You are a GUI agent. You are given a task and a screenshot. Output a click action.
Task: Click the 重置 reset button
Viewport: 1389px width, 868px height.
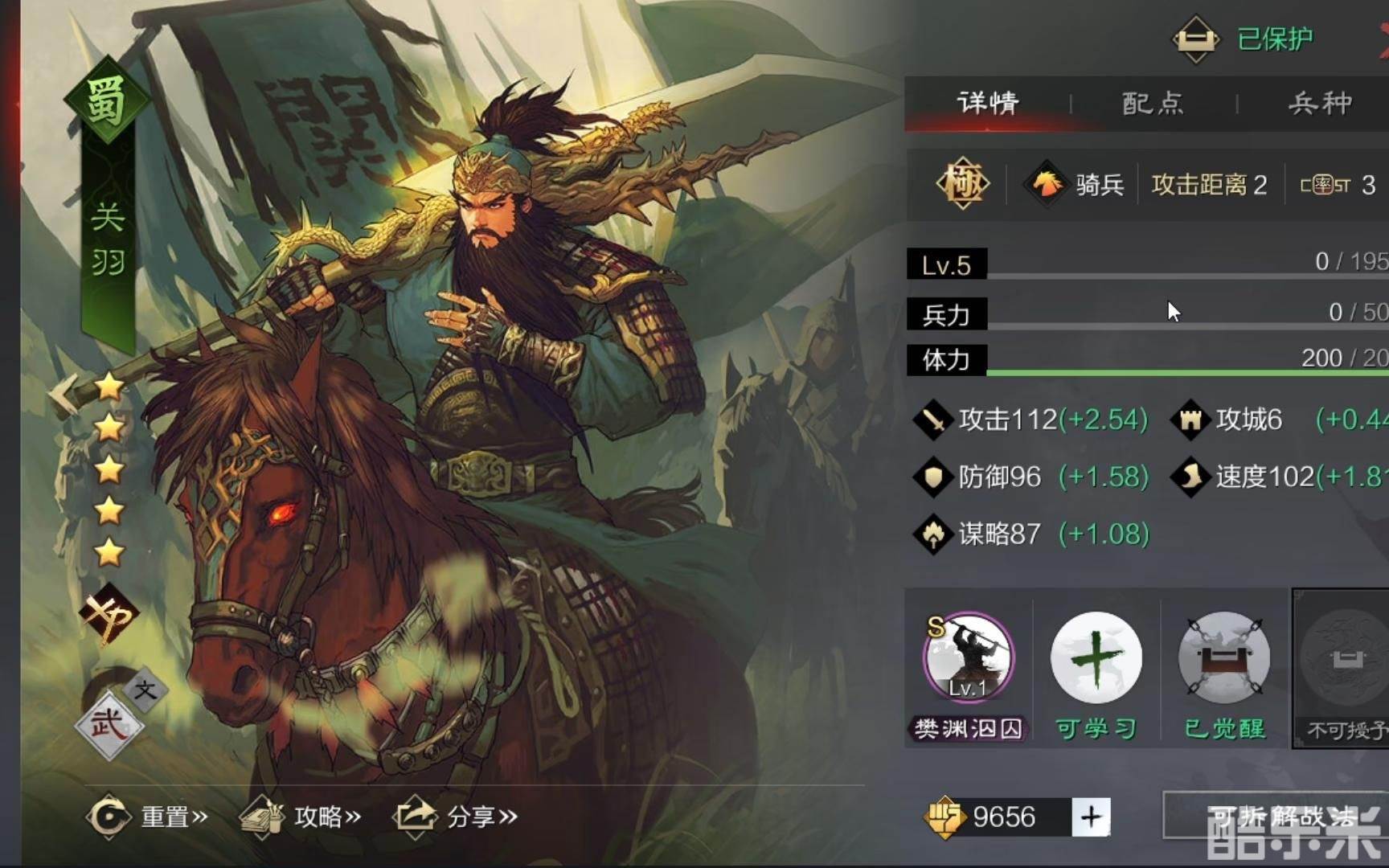click(x=147, y=817)
